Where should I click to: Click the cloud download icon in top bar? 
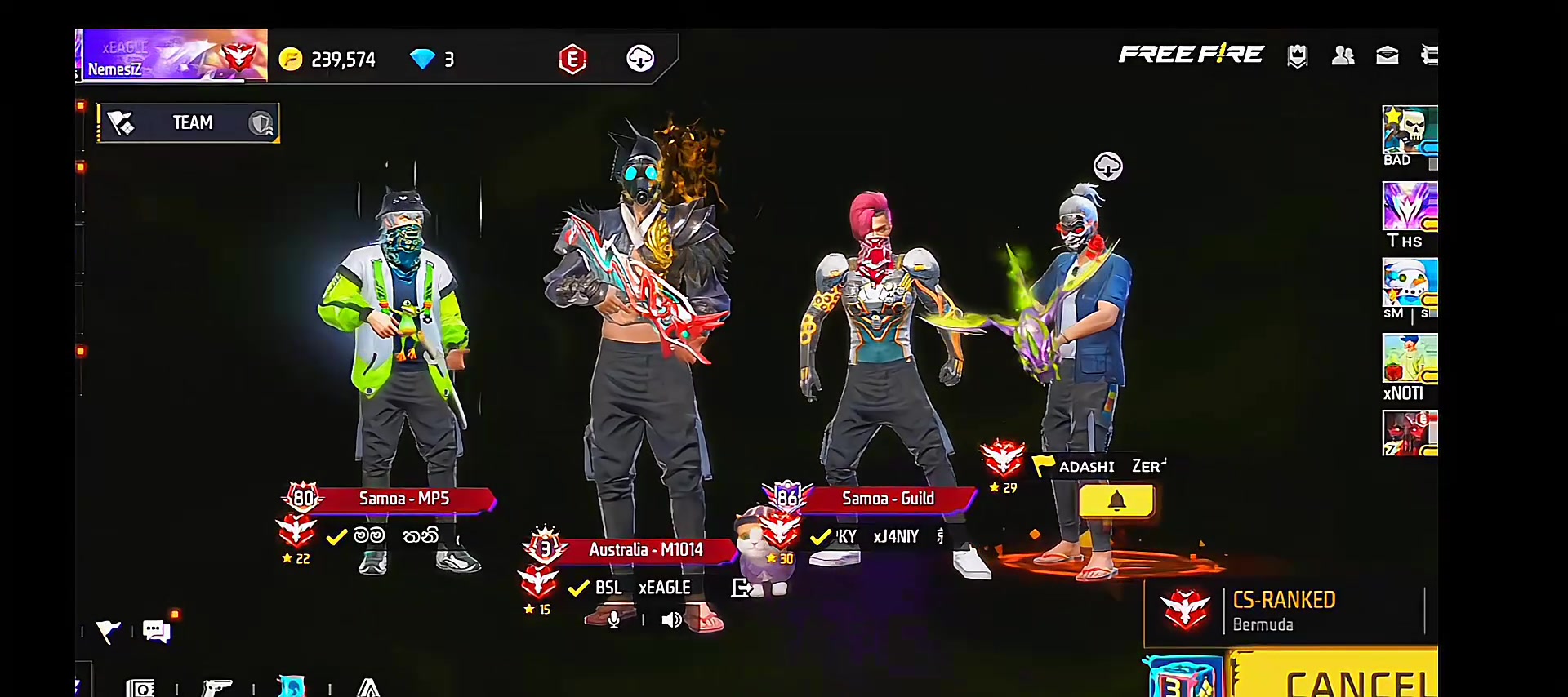(x=640, y=59)
